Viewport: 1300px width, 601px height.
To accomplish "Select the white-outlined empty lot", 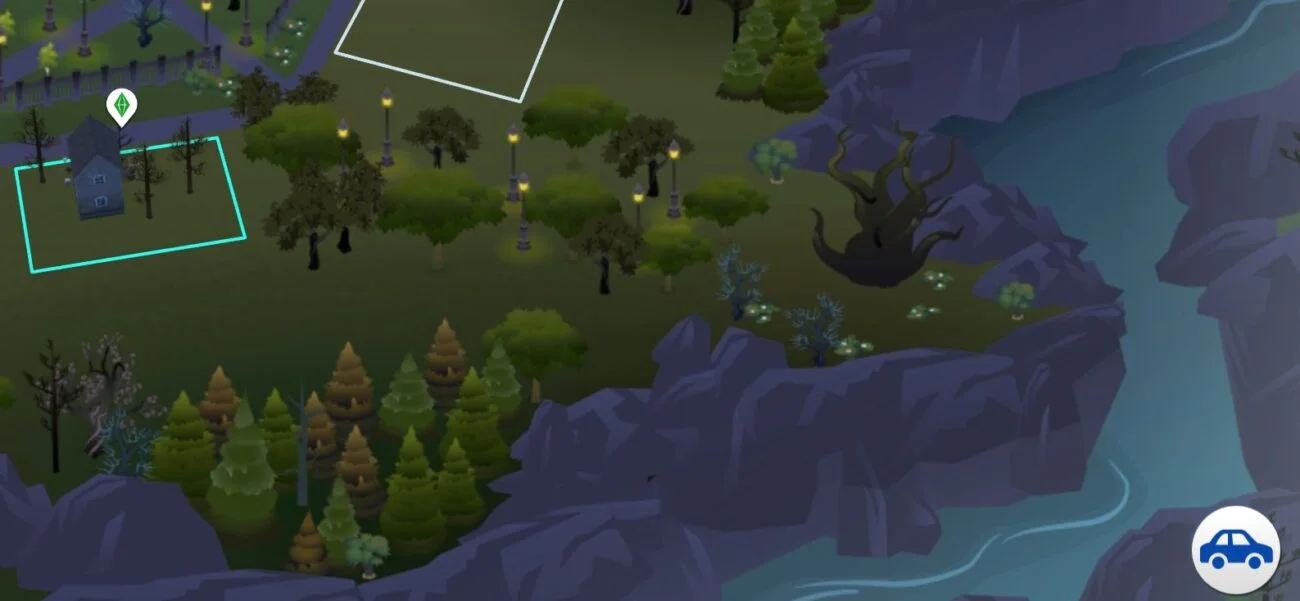I will tap(450, 40).
